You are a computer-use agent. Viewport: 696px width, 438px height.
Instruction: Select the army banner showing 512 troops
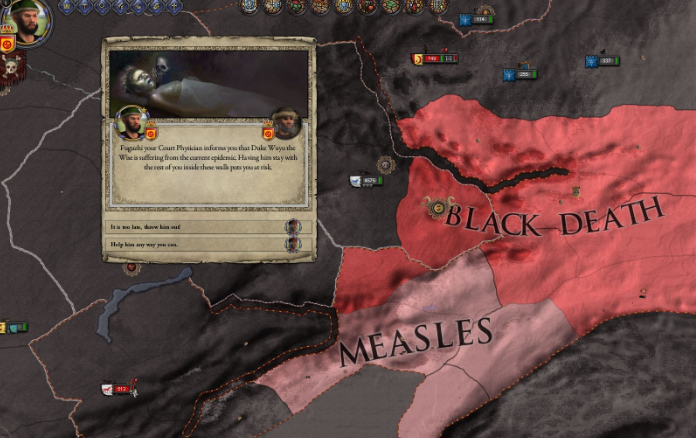[x=118, y=389]
